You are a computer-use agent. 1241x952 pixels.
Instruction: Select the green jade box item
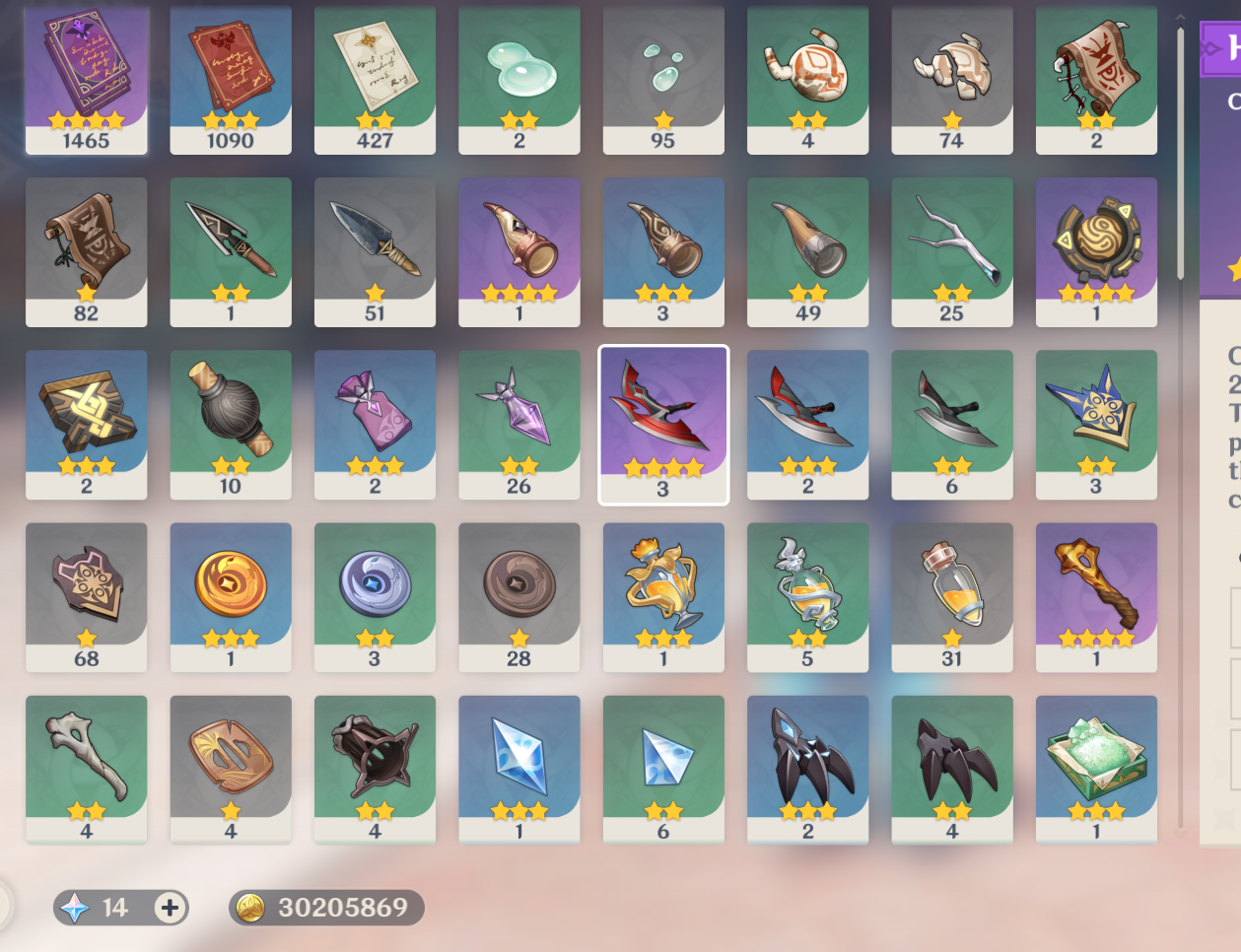tap(1096, 769)
